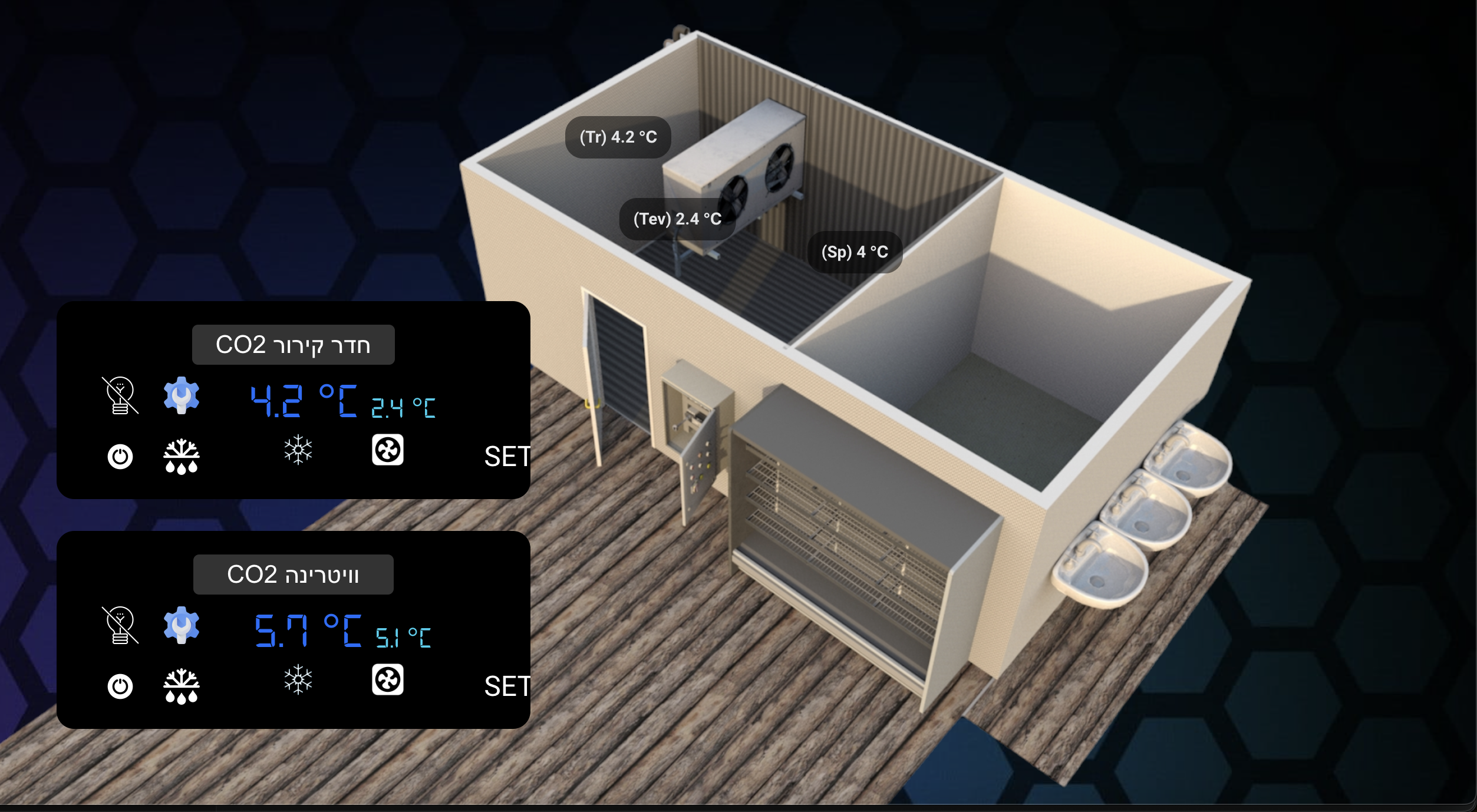
Task: Click the (Sp) 4 °C setpoint label
Action: [x=856, y=252]
